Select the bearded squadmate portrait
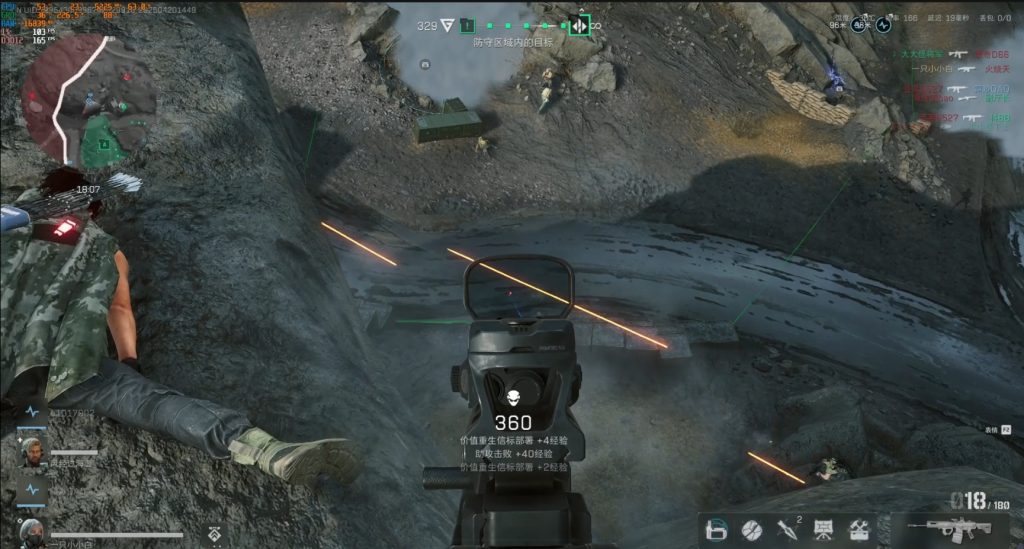 click(x=33, y=452)
